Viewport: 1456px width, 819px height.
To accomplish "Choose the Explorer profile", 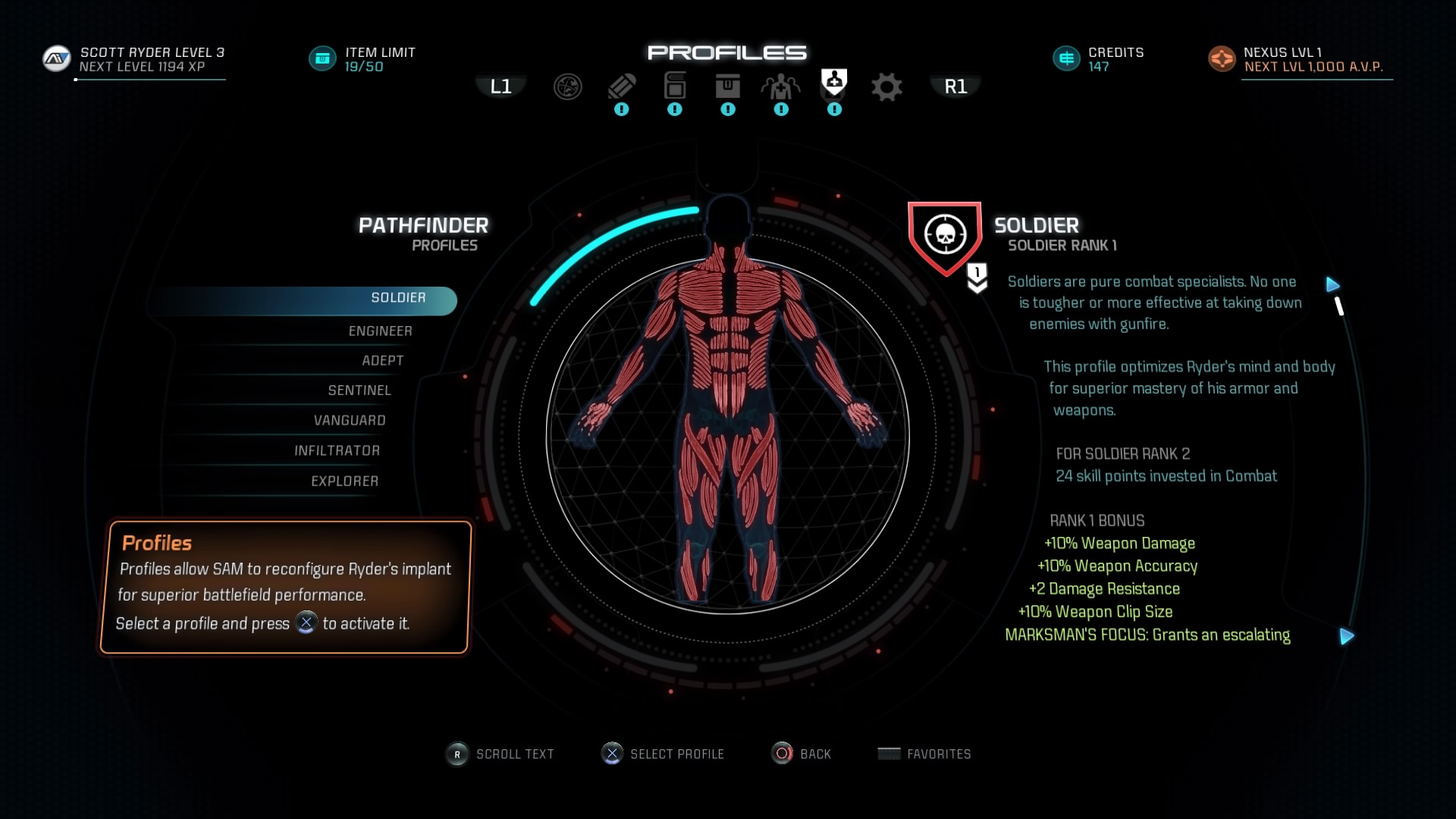I will pos(344,482).
